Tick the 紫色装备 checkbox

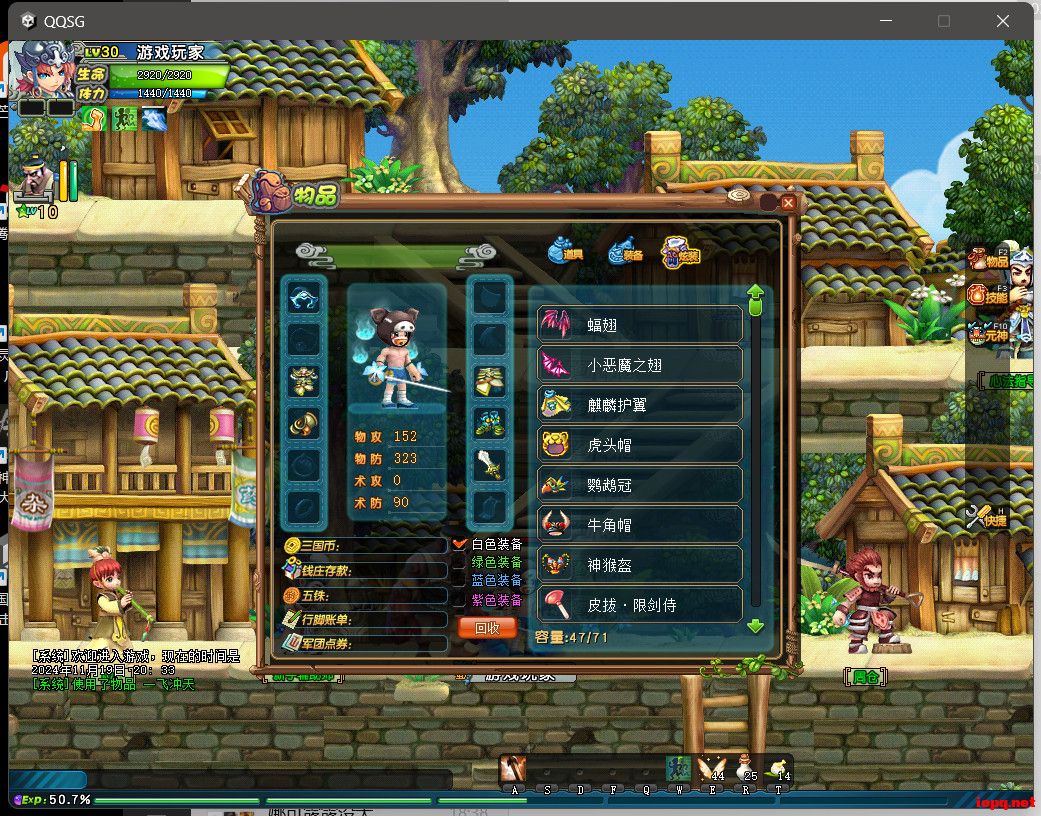coord(460,600)
